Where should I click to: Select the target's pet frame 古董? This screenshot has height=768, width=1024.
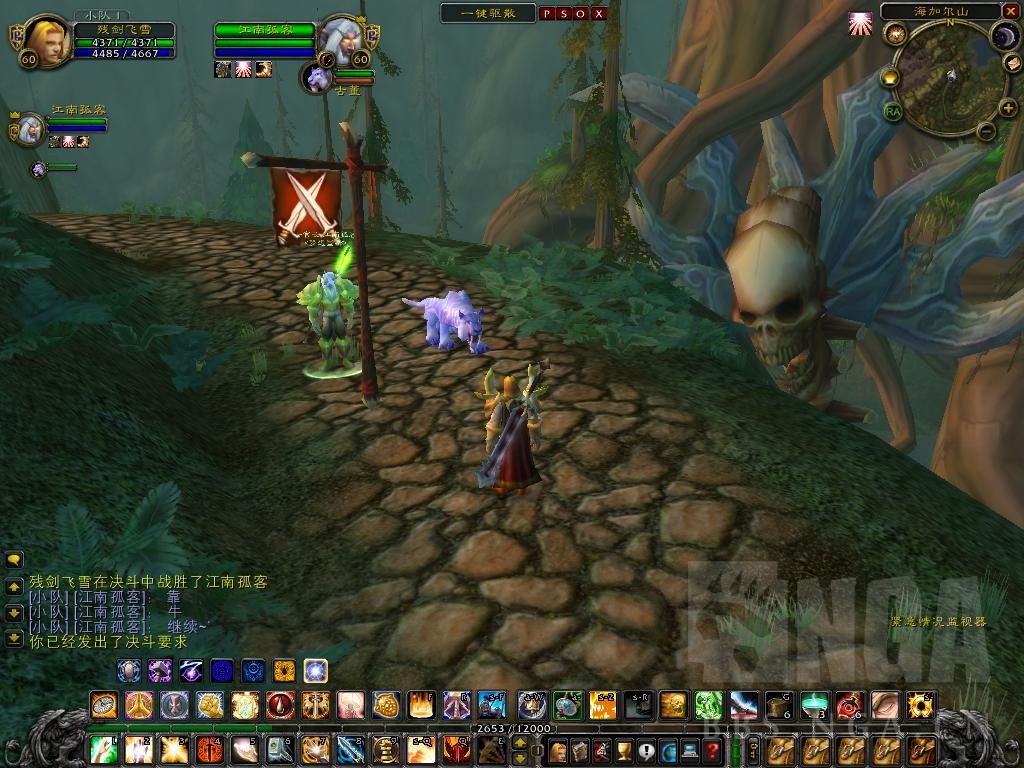[319, 78]
